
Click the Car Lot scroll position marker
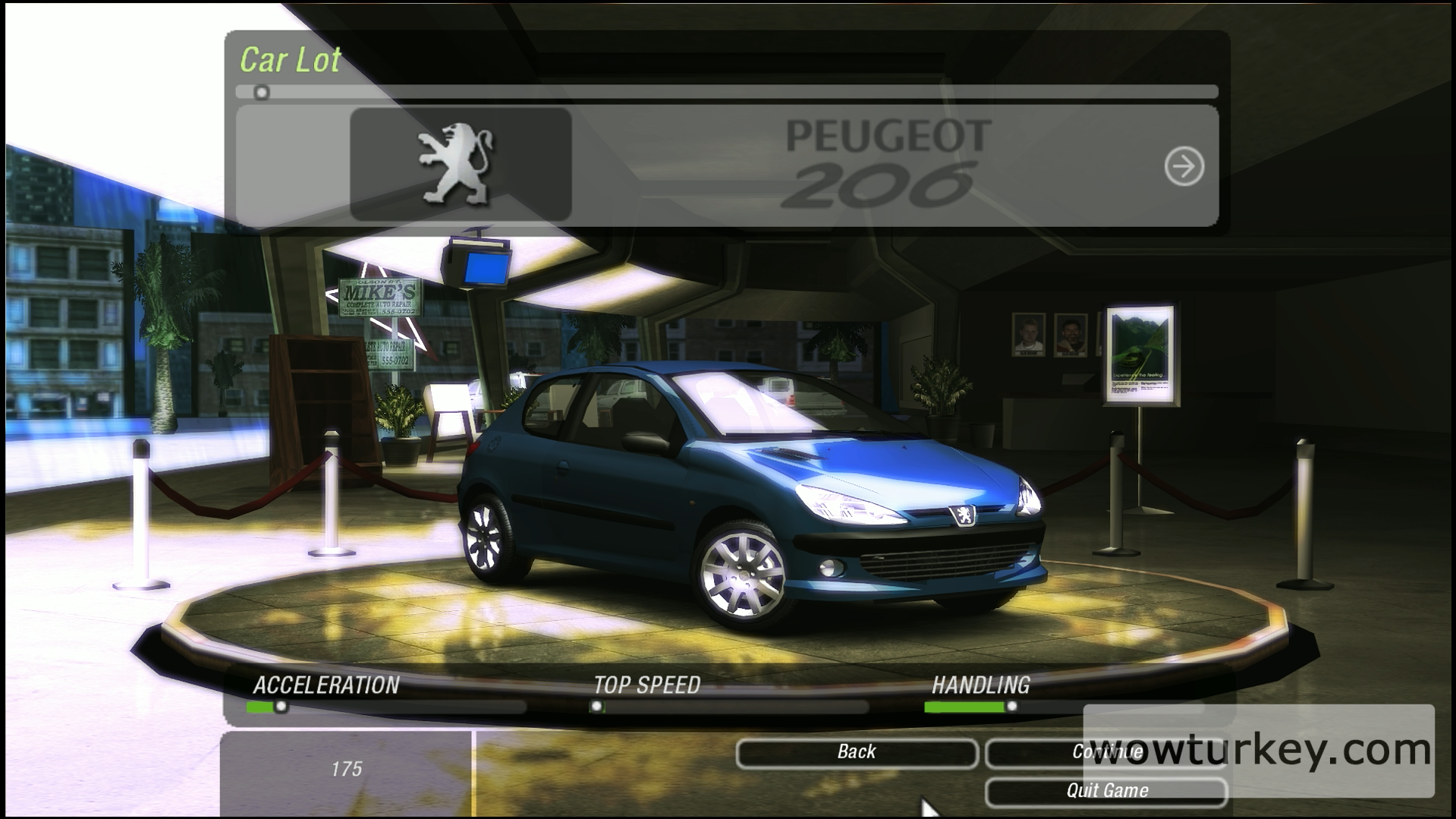tap(262, 93)
